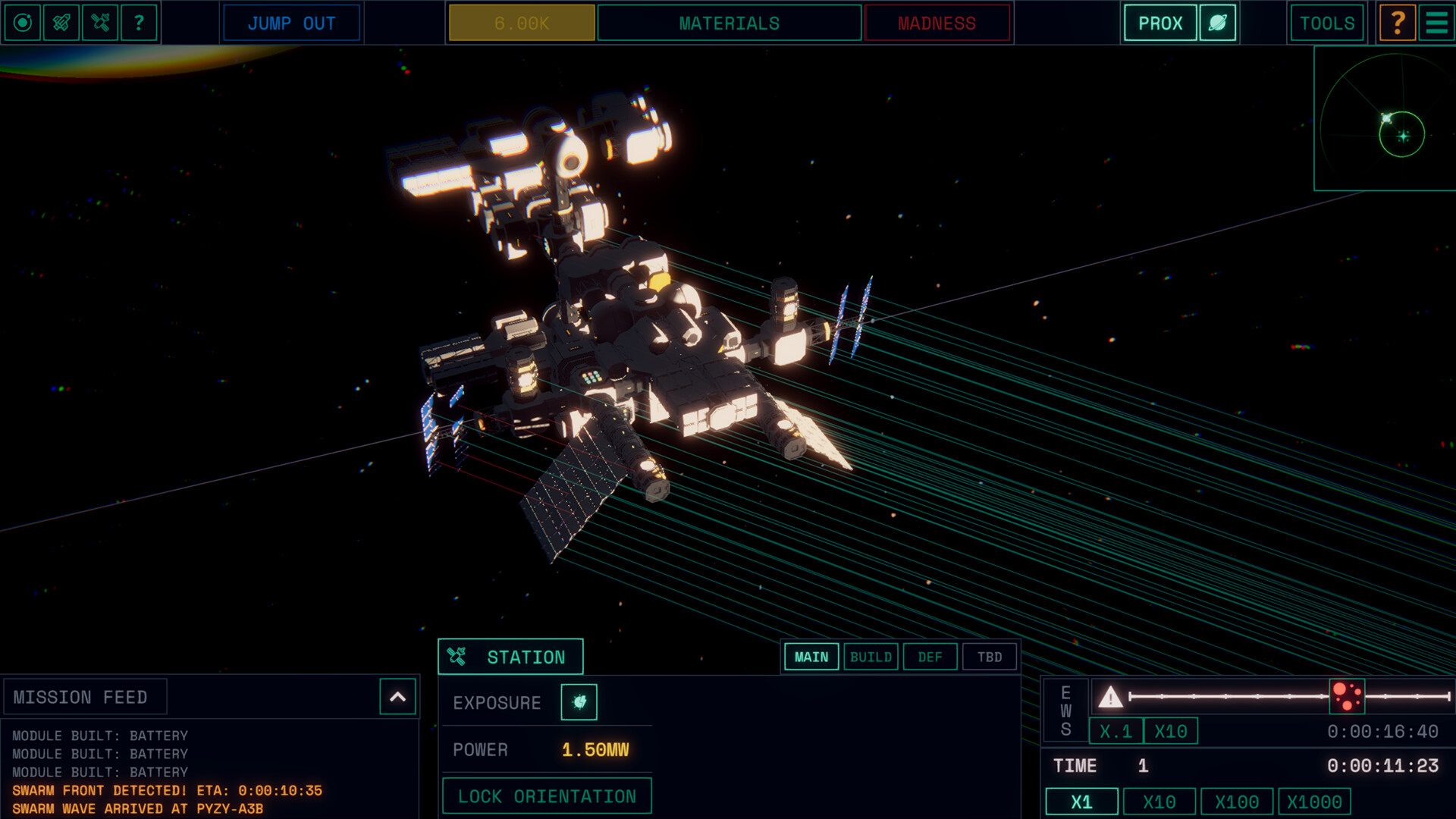Select the orbit view icon
The width and height of the screenshot is (1456, 819).
coord(23,23)
